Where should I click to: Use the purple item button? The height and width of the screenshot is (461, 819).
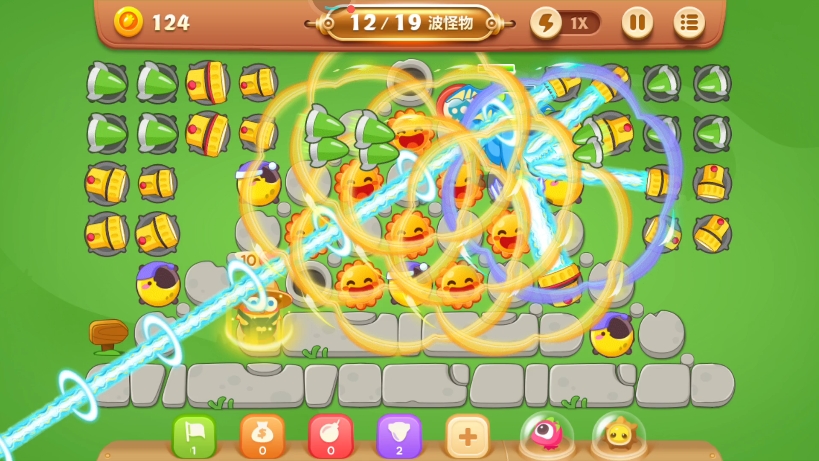pos(399,437)
